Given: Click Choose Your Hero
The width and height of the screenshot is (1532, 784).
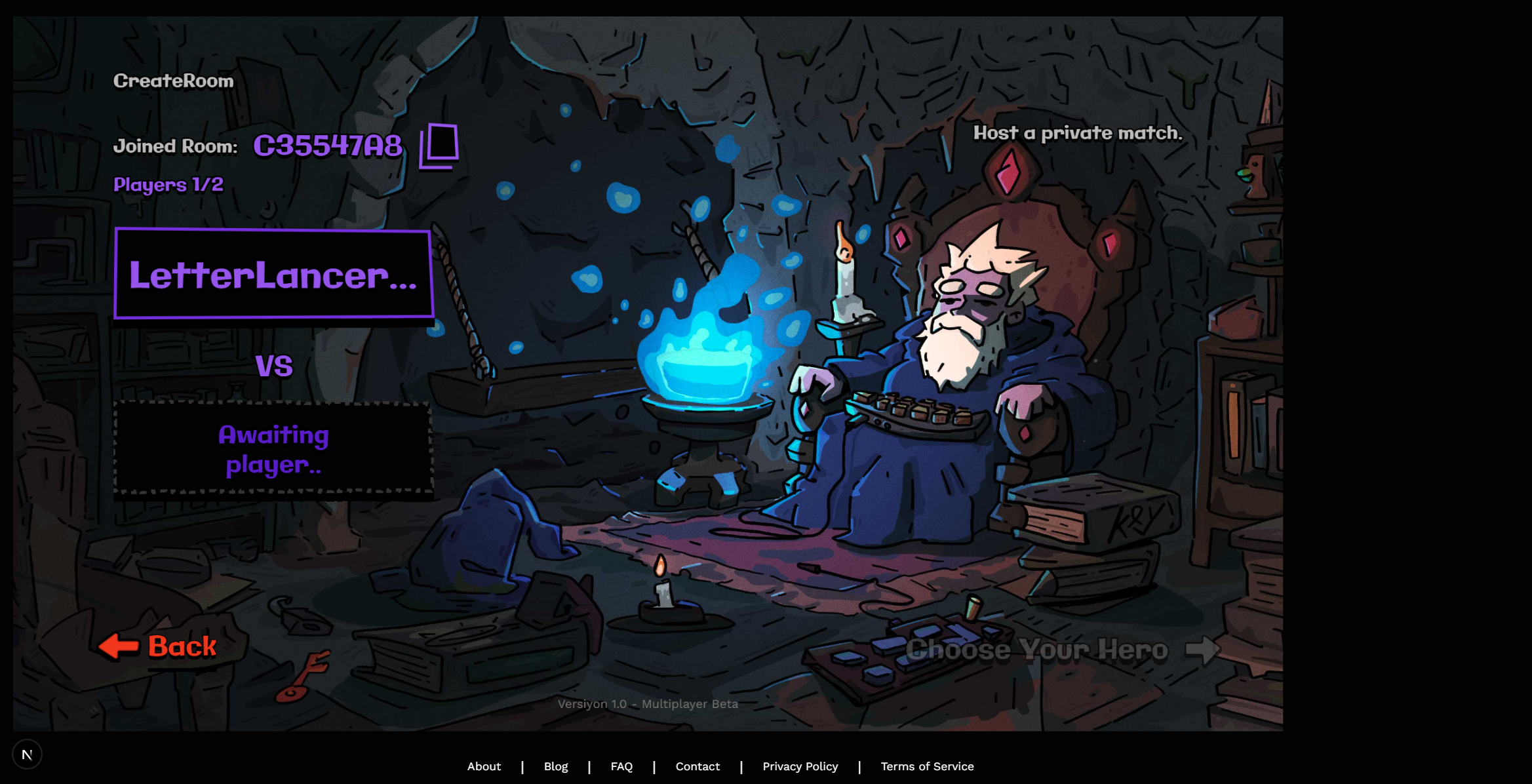Looking at the screenshot, I should pyautogui.click(x=1037, y=650).
